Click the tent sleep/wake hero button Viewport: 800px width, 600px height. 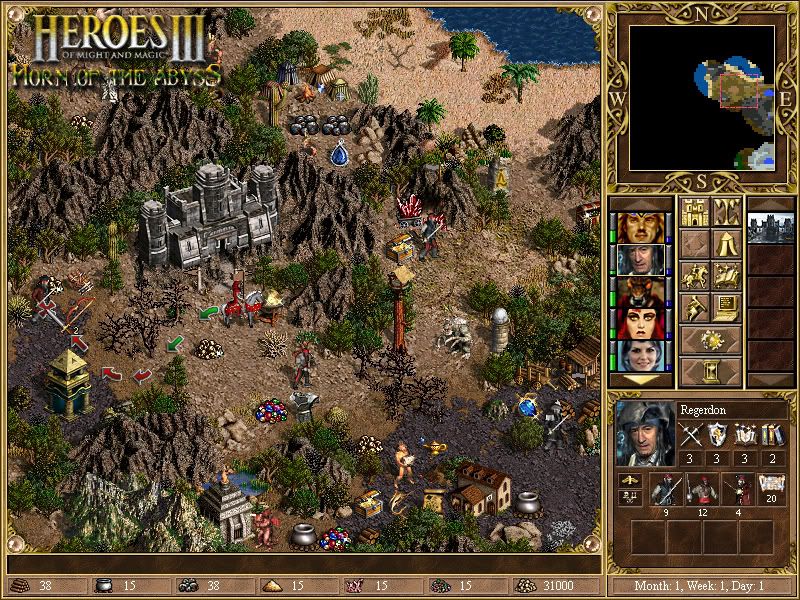726,244
